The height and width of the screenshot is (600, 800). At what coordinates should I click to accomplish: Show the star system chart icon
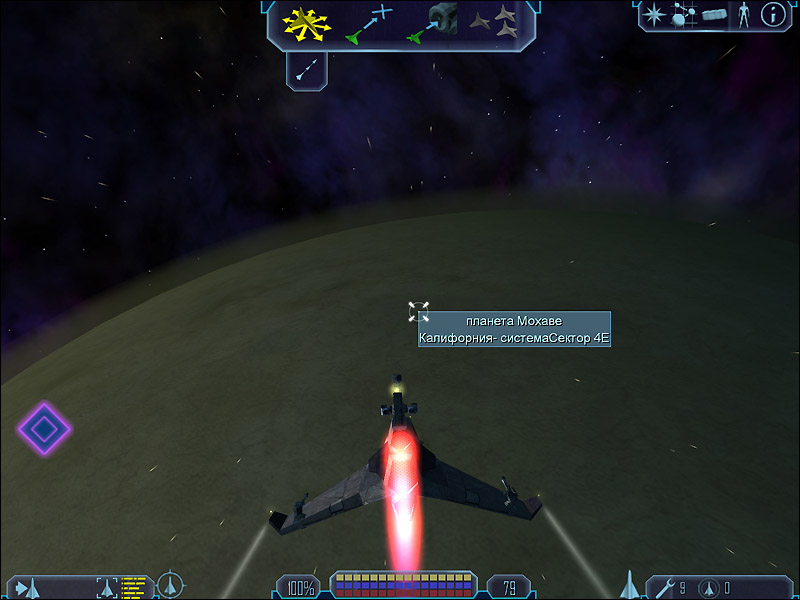click(x=684, y=14)
